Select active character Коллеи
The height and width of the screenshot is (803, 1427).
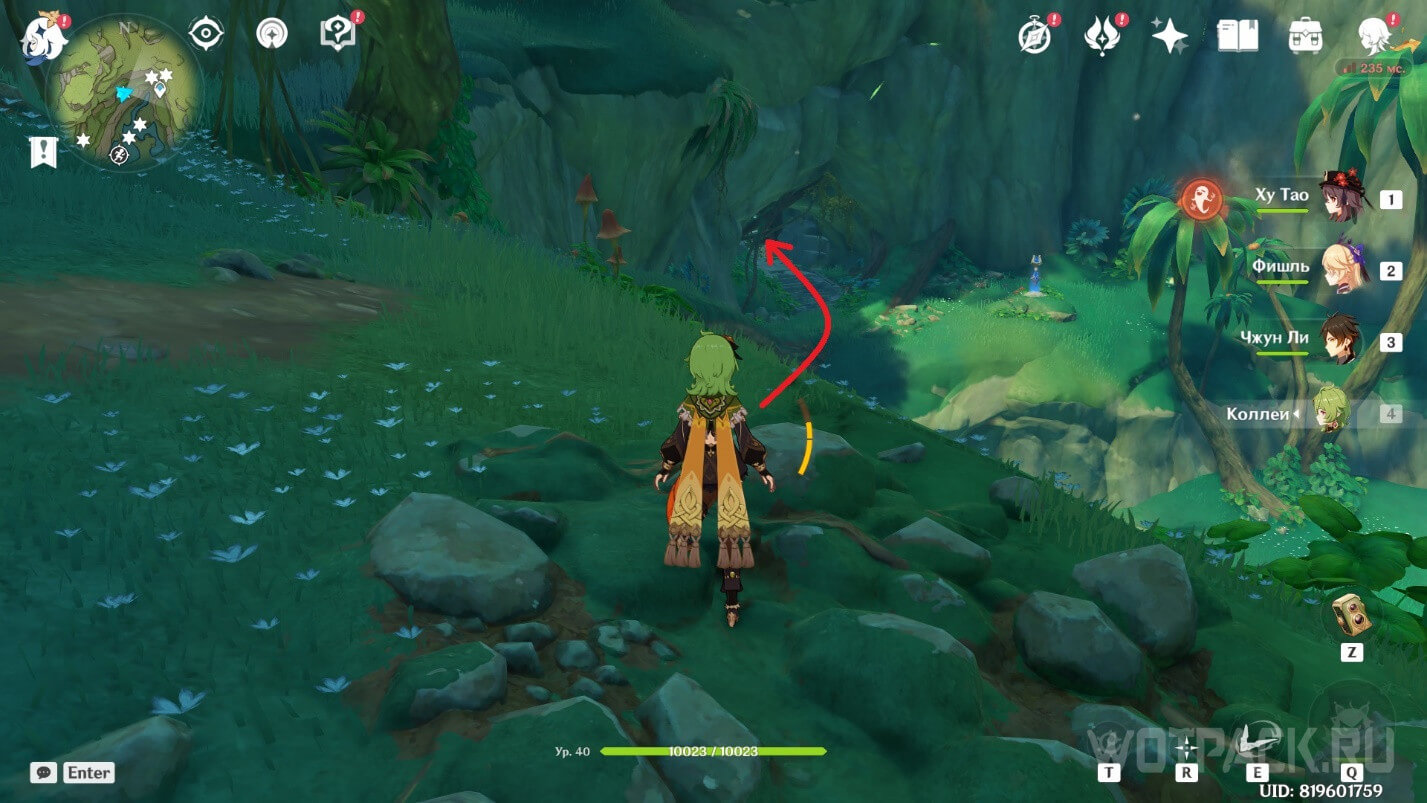(x=1330, y=412)
